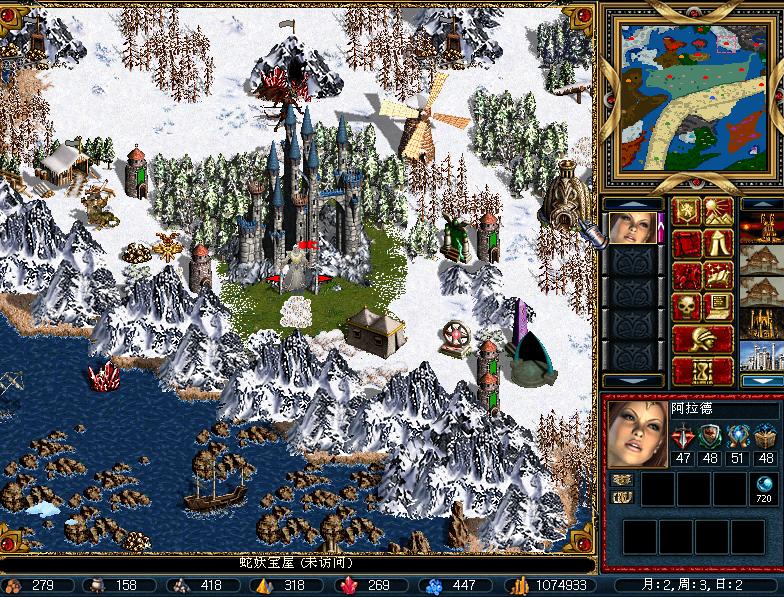This screenshot has height=597, width=784.
Task: Select the red-sky town in the town list
Action: coord(762,227)
